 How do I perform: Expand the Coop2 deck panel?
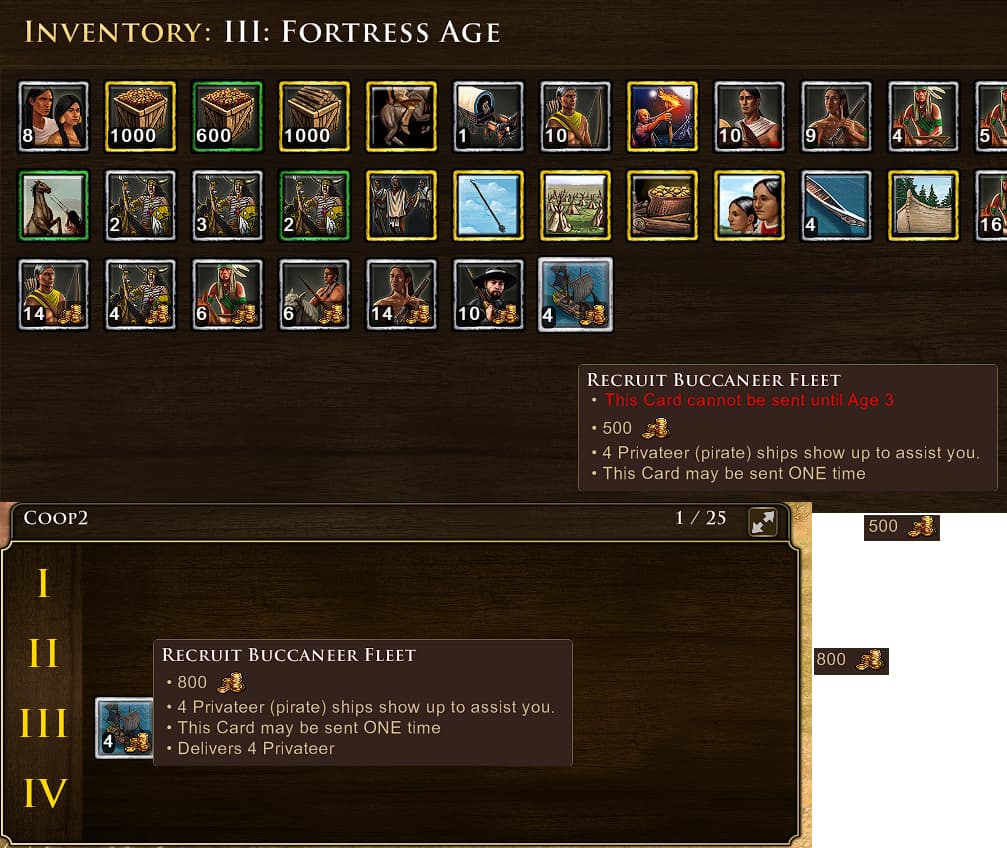pyautogui.click(x=763, y=521)
